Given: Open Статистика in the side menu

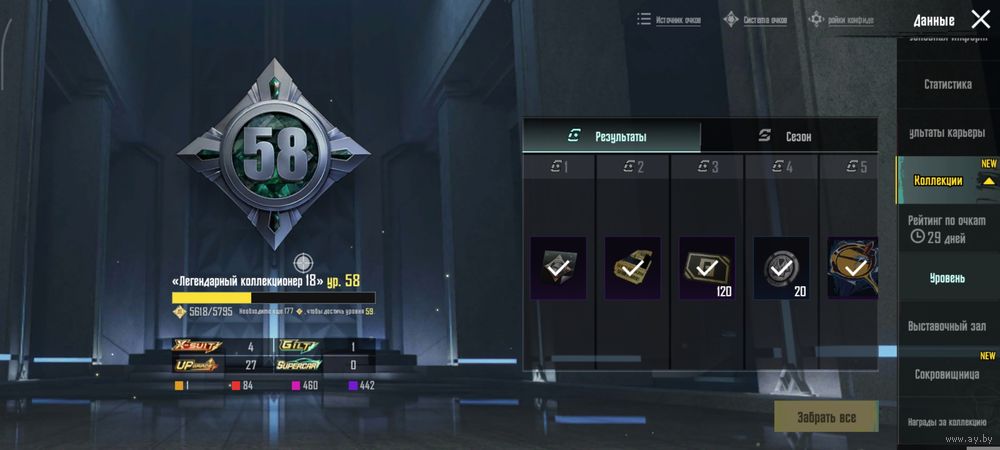Looking at the screenshot, I should point(947,84).
